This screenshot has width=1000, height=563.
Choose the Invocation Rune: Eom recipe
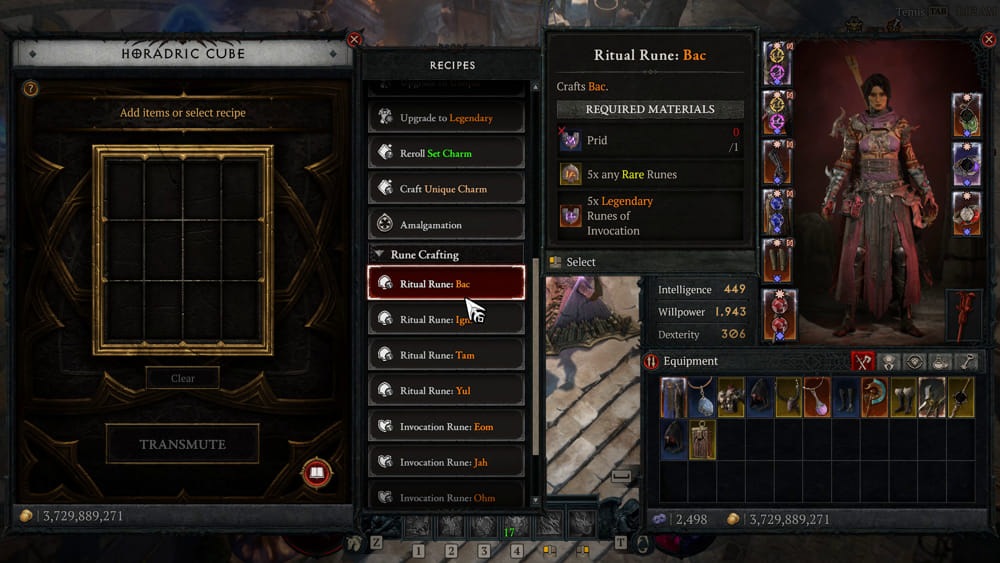click(x=446, y=427)
